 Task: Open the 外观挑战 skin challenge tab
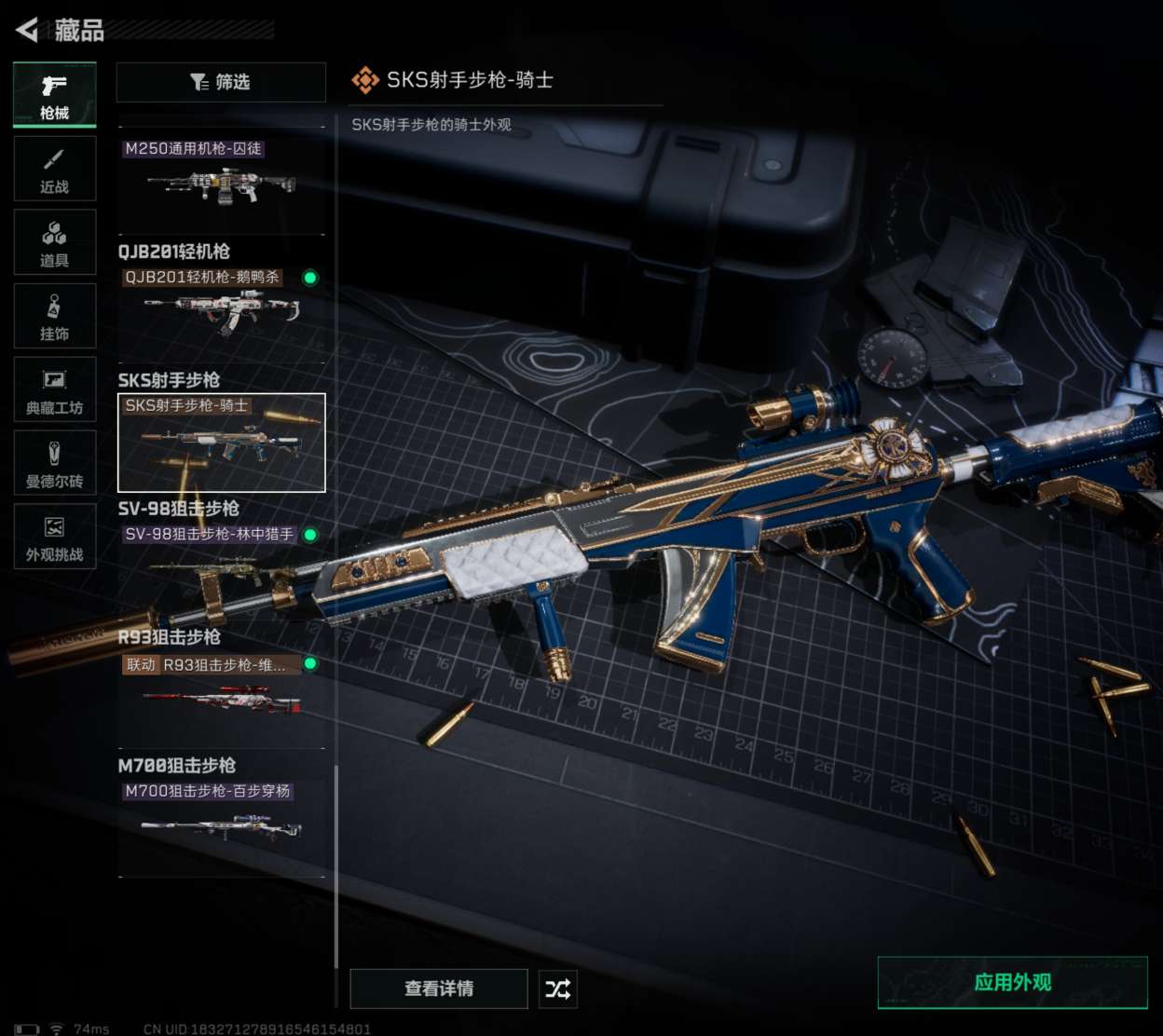click(x=54, y=537)
